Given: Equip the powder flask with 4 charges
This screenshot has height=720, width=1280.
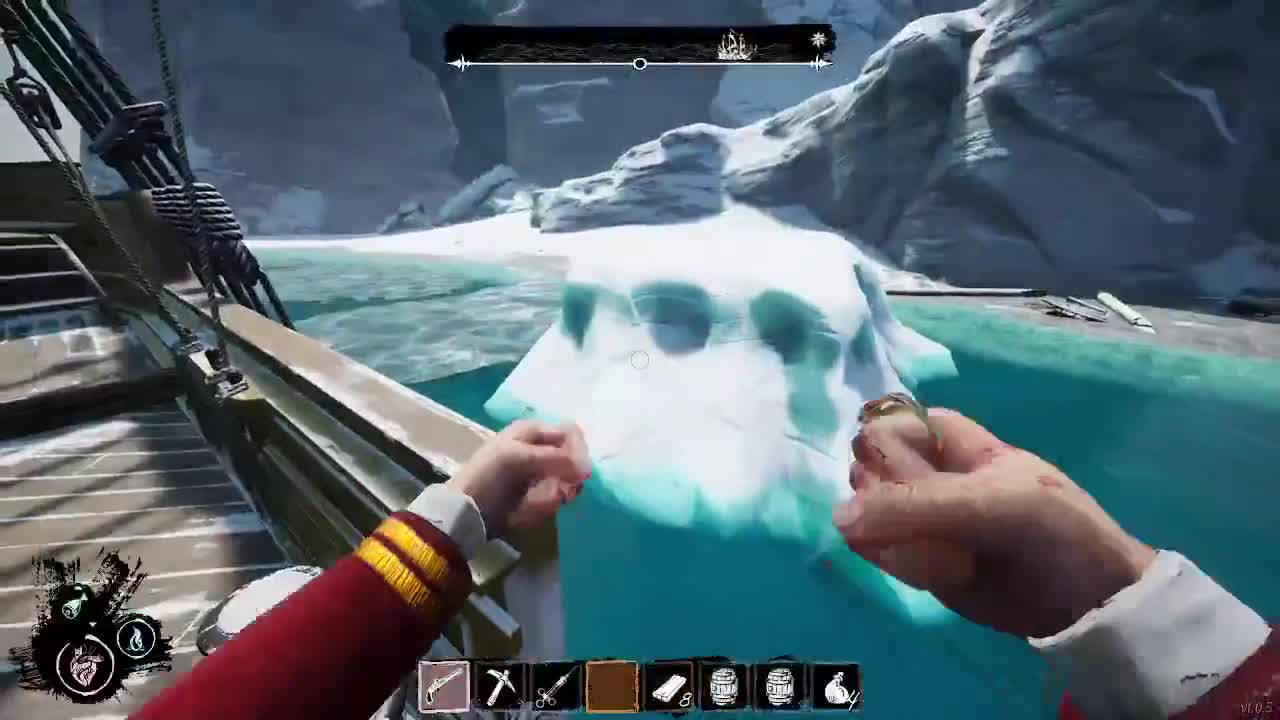Looking at the screenshot, I should (836, 683).
